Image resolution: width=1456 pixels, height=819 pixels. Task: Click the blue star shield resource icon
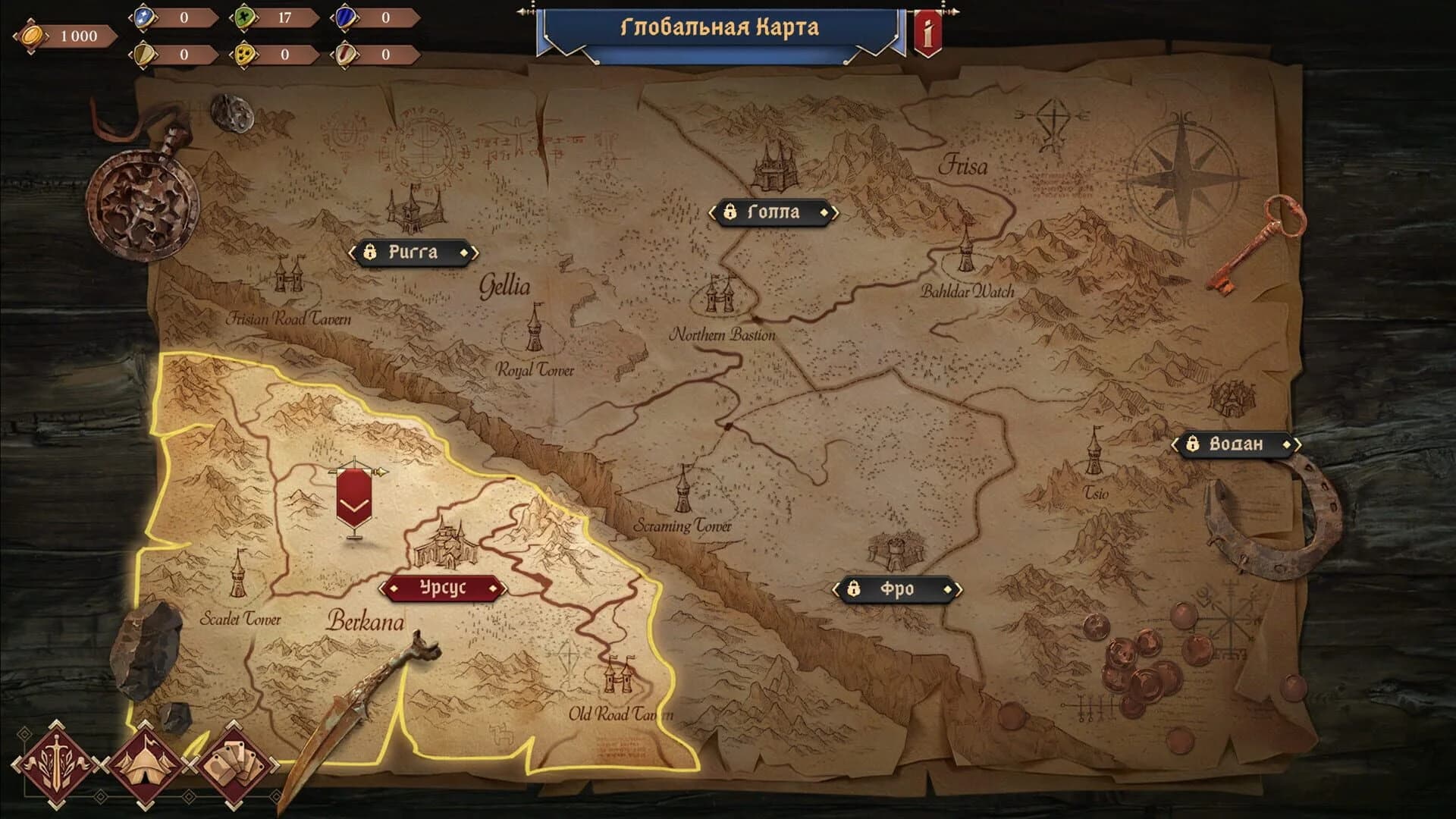(x=144, y=17)
